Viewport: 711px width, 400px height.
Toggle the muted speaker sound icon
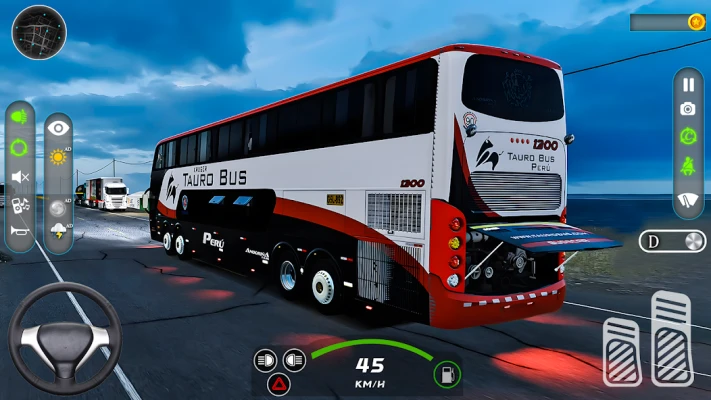coord(19,177)
